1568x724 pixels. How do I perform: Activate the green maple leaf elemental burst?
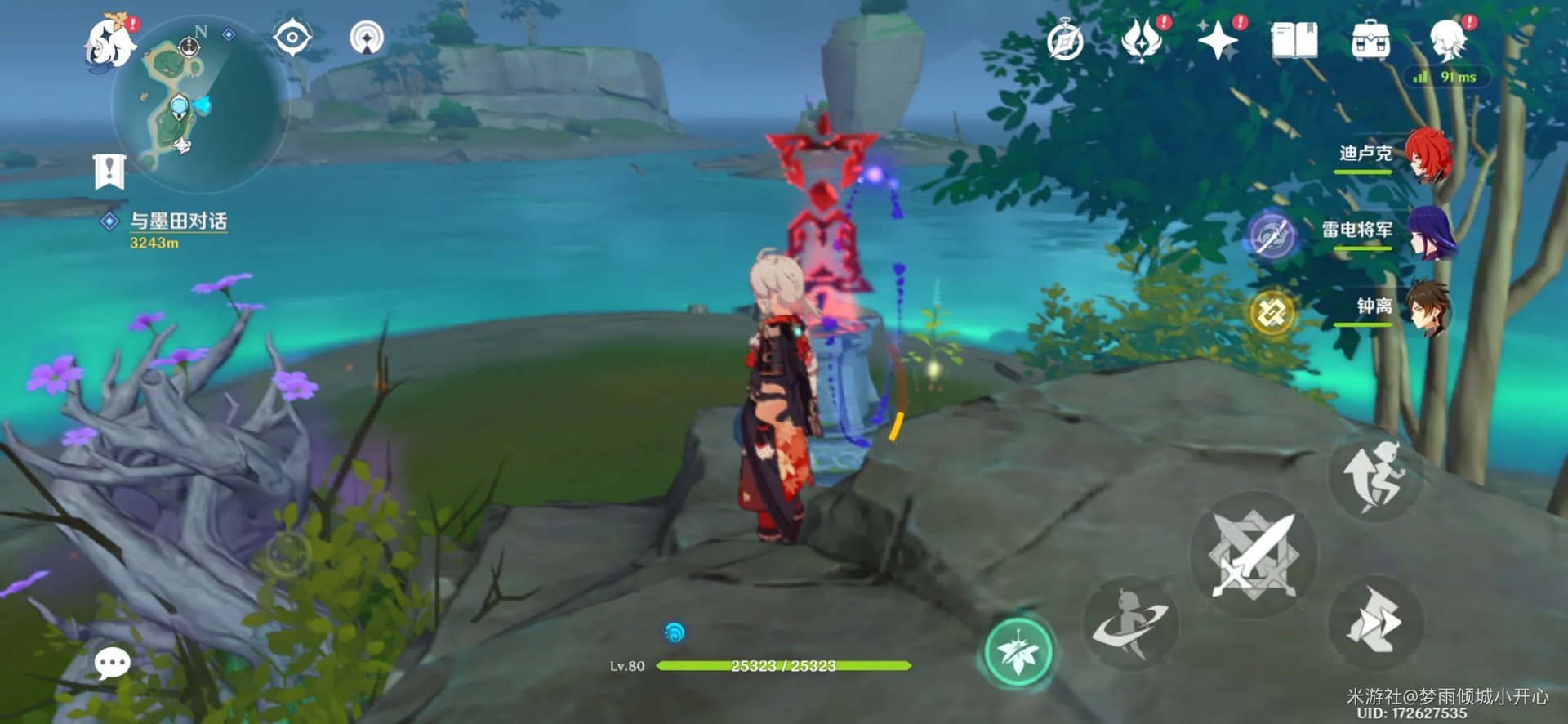tap(1018, 652)
